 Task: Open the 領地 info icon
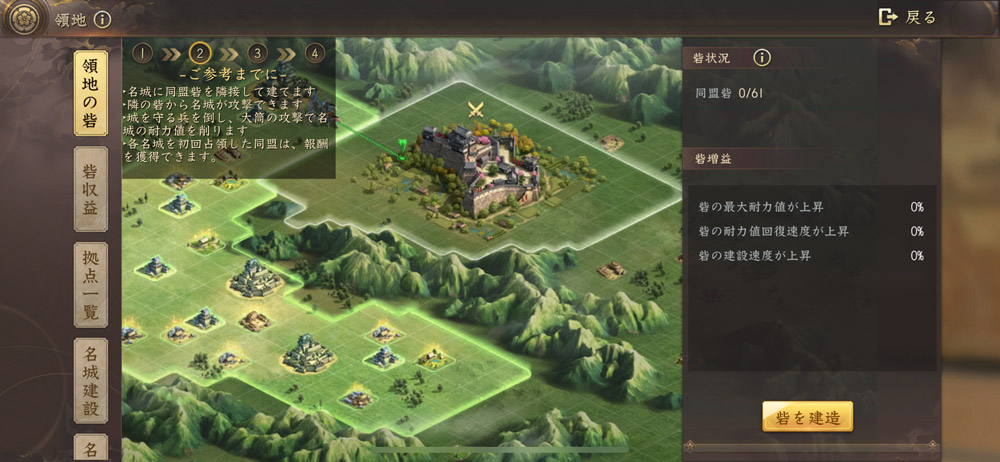(x=102, y=19)
